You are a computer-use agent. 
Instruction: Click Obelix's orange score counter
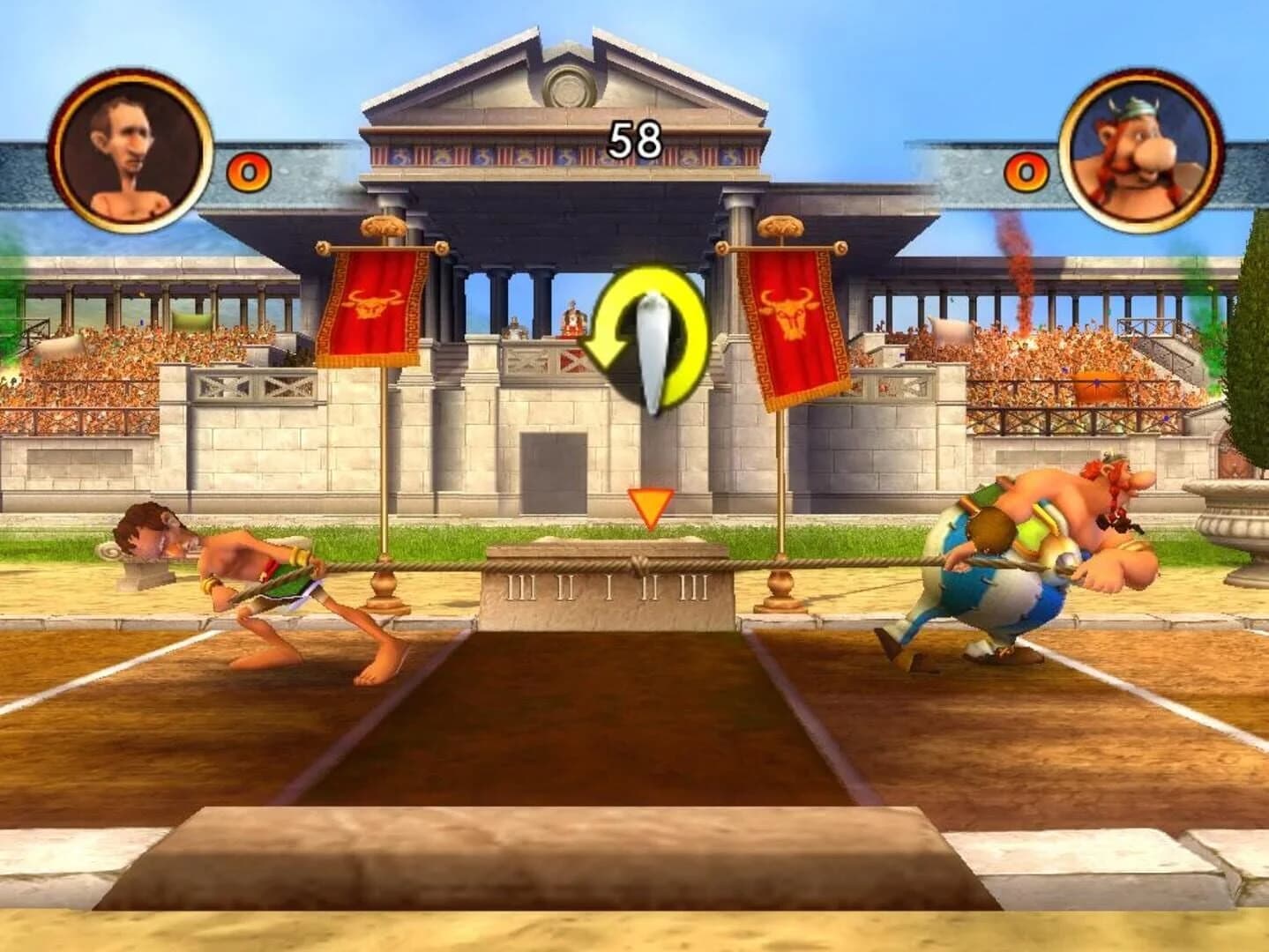pyautogui.click(x=1026, y=174)
